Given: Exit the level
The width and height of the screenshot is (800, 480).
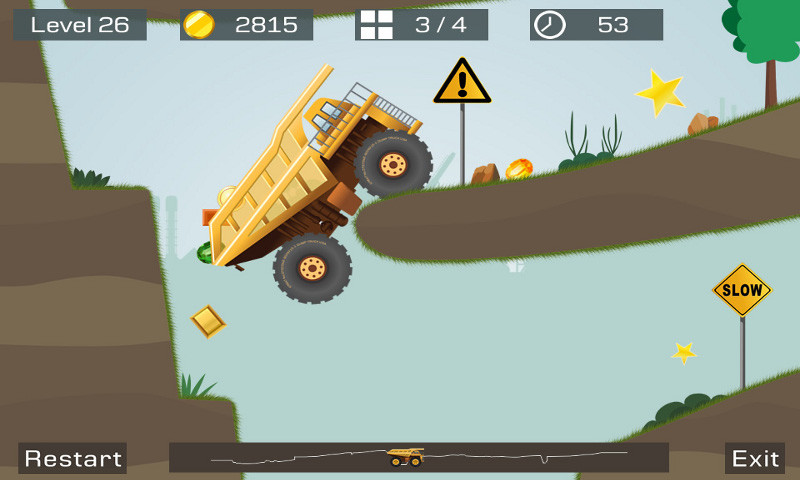Looking at the screenshot, I should [x=755, y=458].
